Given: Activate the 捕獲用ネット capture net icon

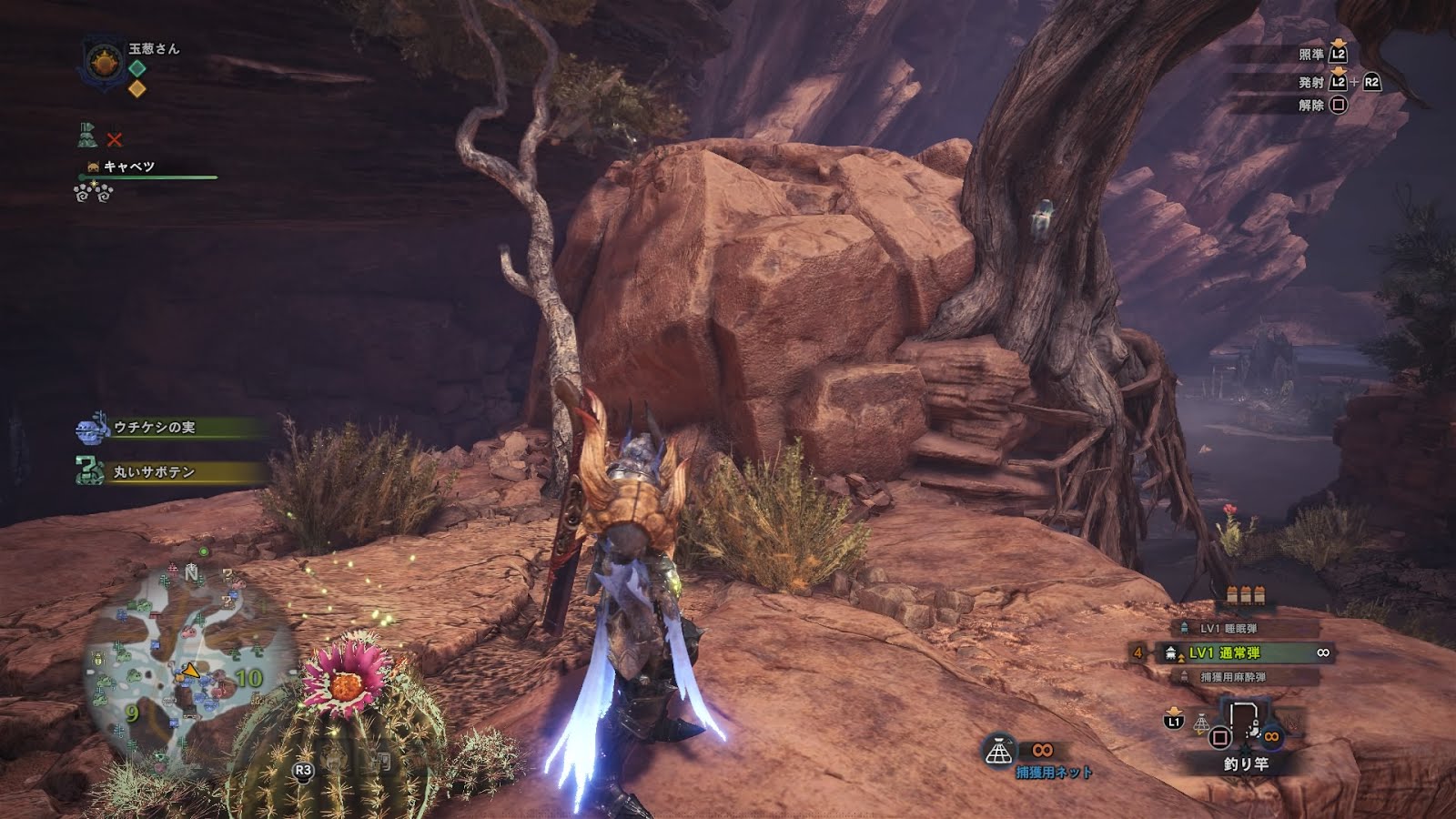Looking at the screenshot, I should point(1000,752).
